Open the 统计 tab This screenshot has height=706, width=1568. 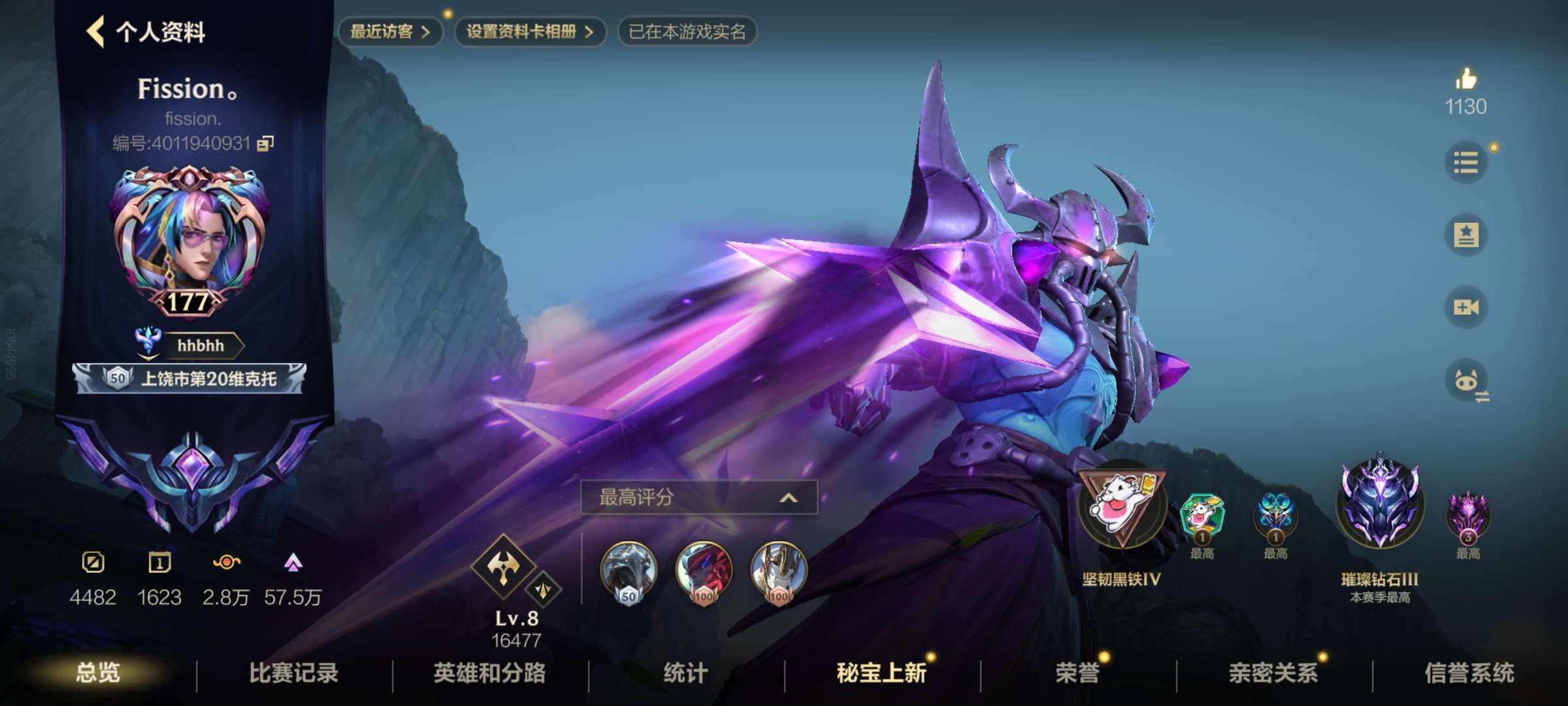click(x=685, y=673)
